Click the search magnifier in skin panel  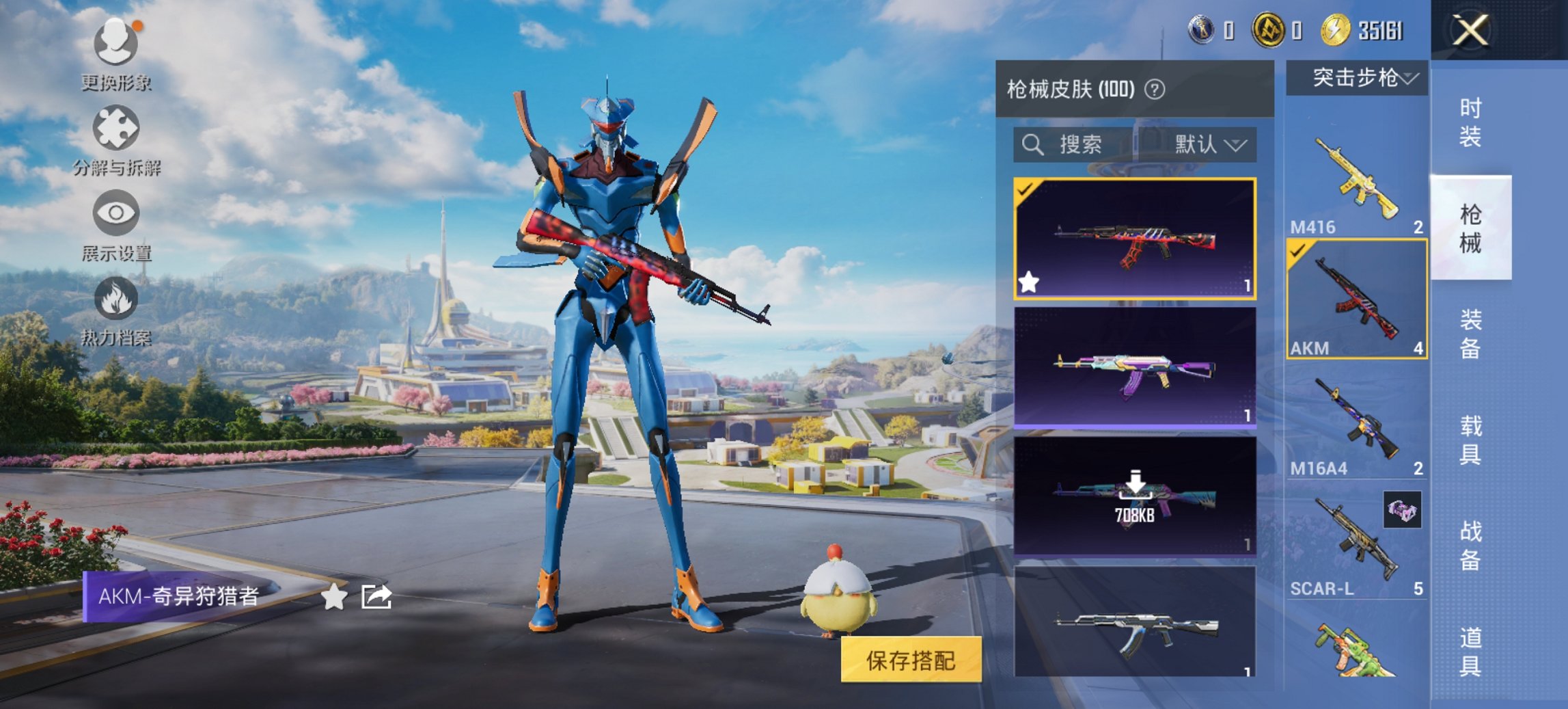1032,145
